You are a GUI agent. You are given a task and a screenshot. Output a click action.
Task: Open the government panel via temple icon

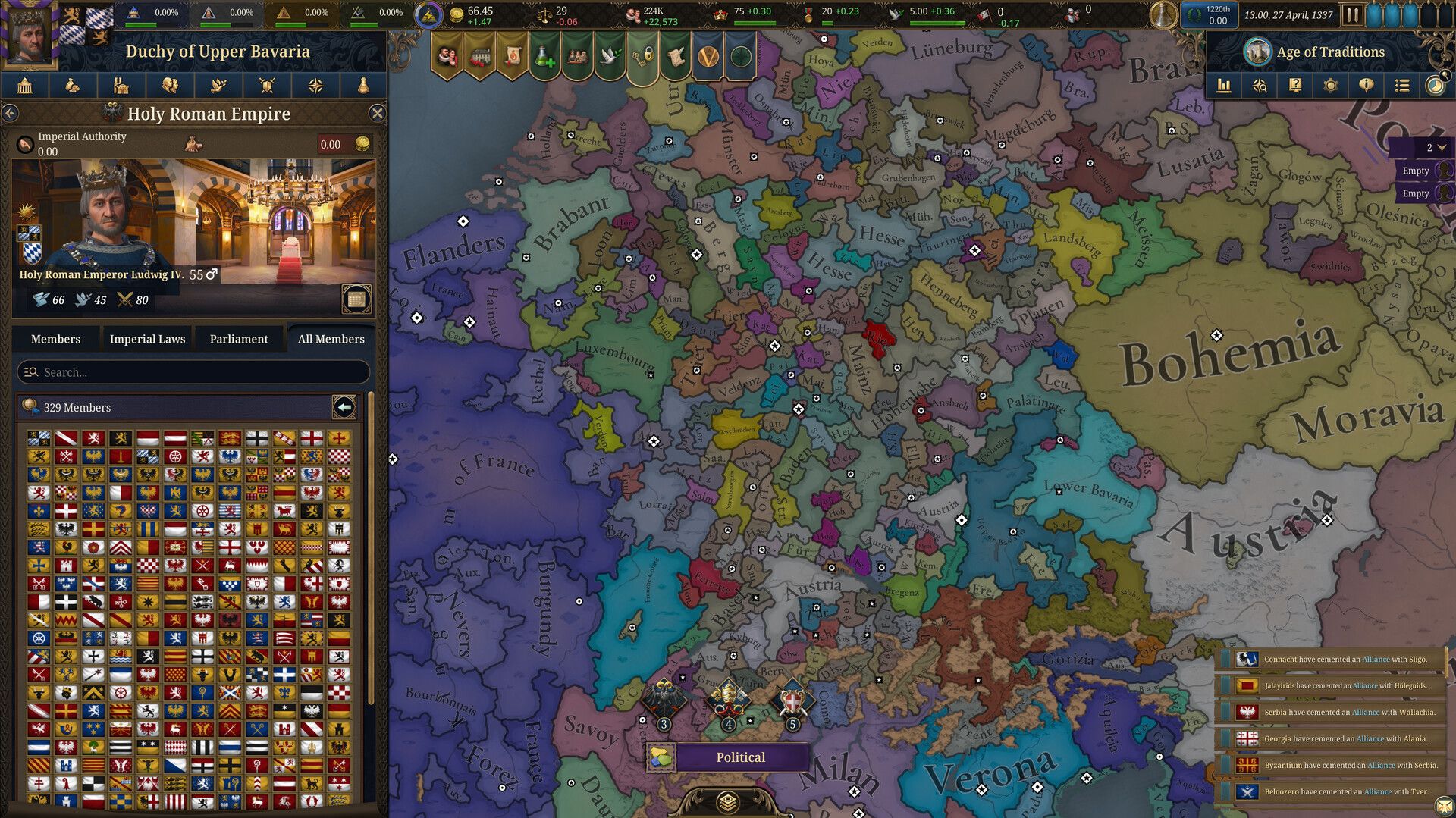(24, 85)
